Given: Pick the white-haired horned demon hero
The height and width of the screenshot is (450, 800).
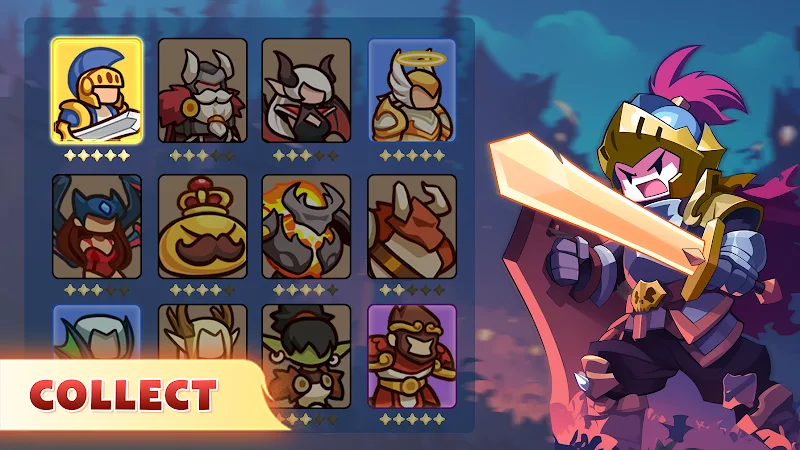Looking at the screenshot, I should [x=306, y=91].
